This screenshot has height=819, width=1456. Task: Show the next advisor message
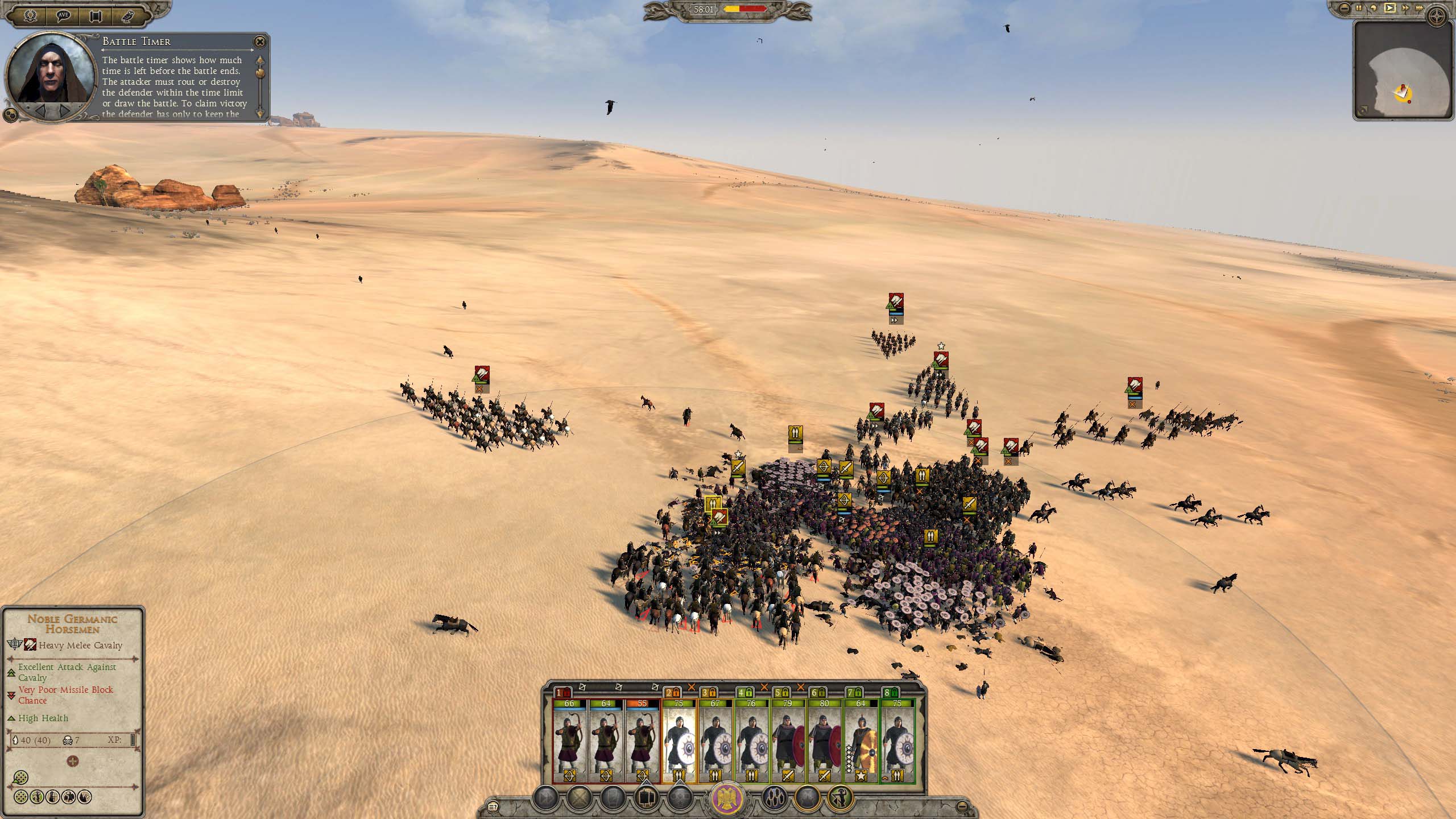(x=65, y=109)
